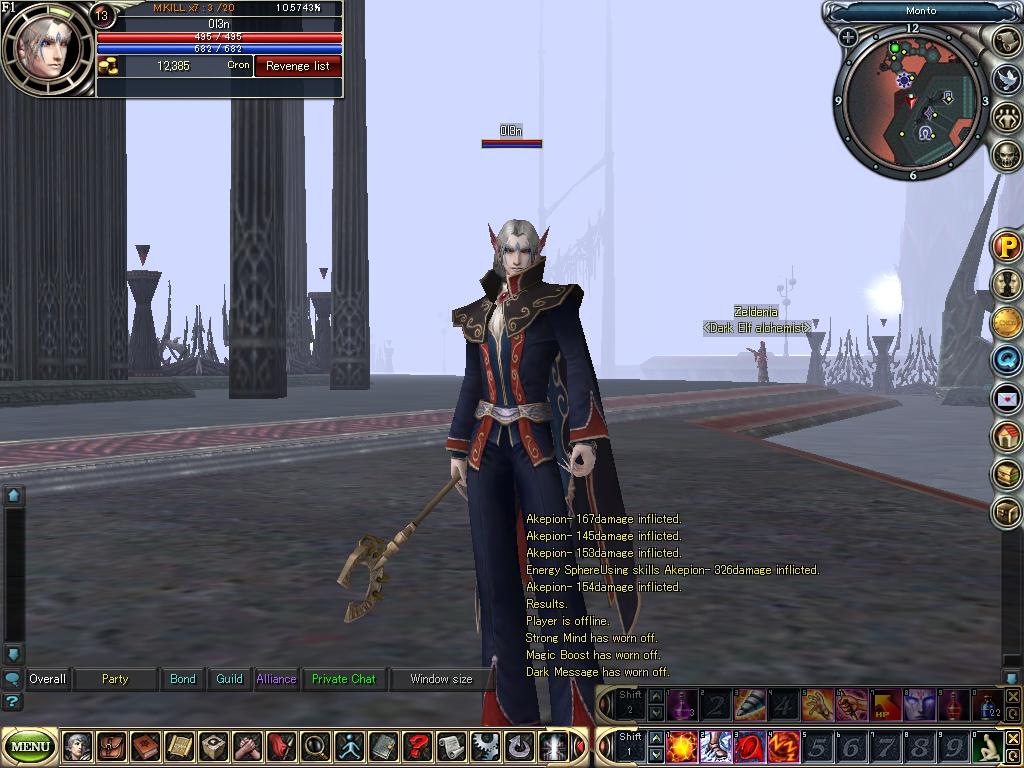Image resolution: width=1024 pixels, height=768 pixels.
Task: Open the gear settings icon
Action: 485,746
